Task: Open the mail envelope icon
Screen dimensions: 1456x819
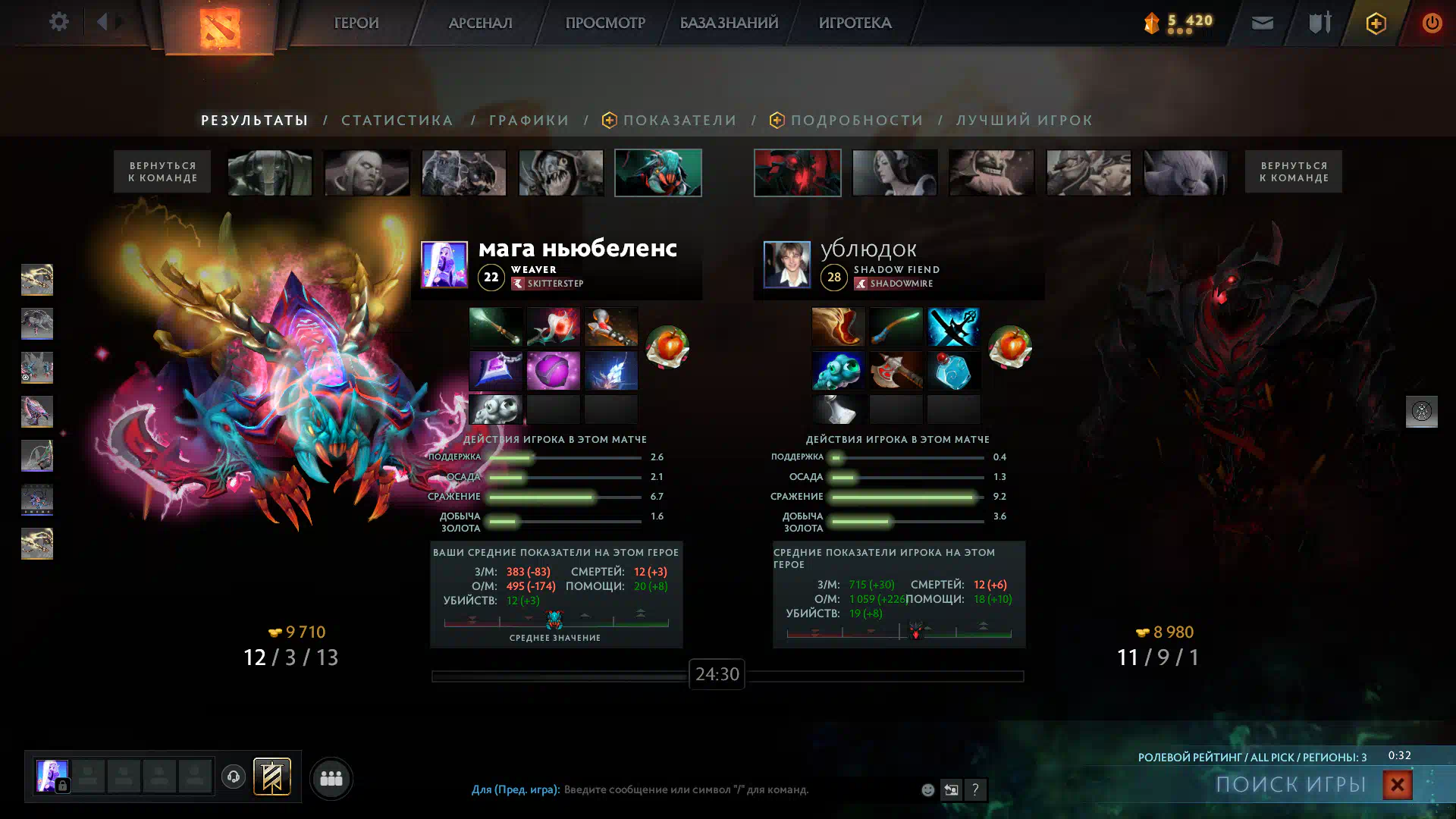Action: [1262, 23]
